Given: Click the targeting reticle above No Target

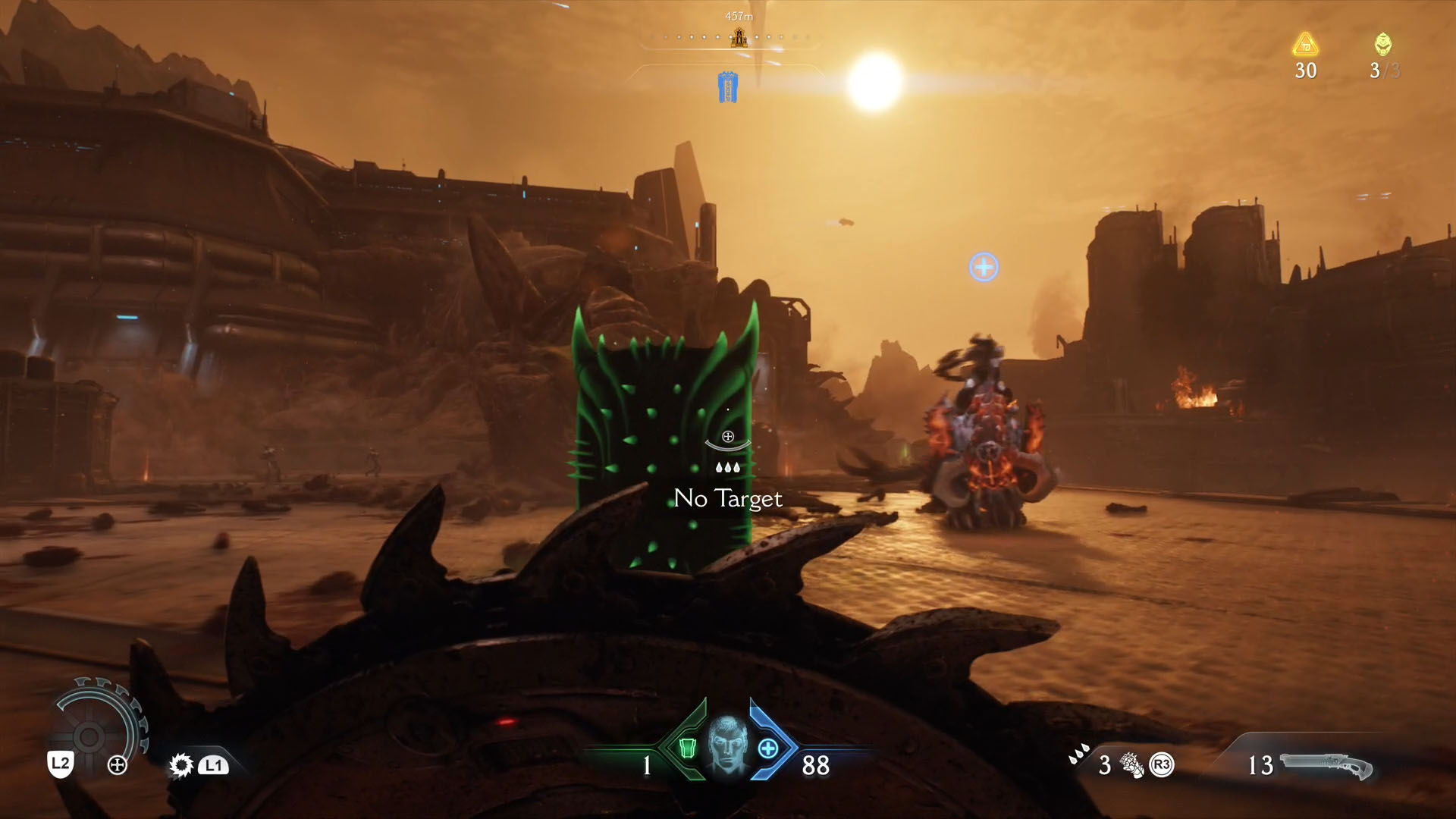Looking at the screenshot, I should click(726, 438).
